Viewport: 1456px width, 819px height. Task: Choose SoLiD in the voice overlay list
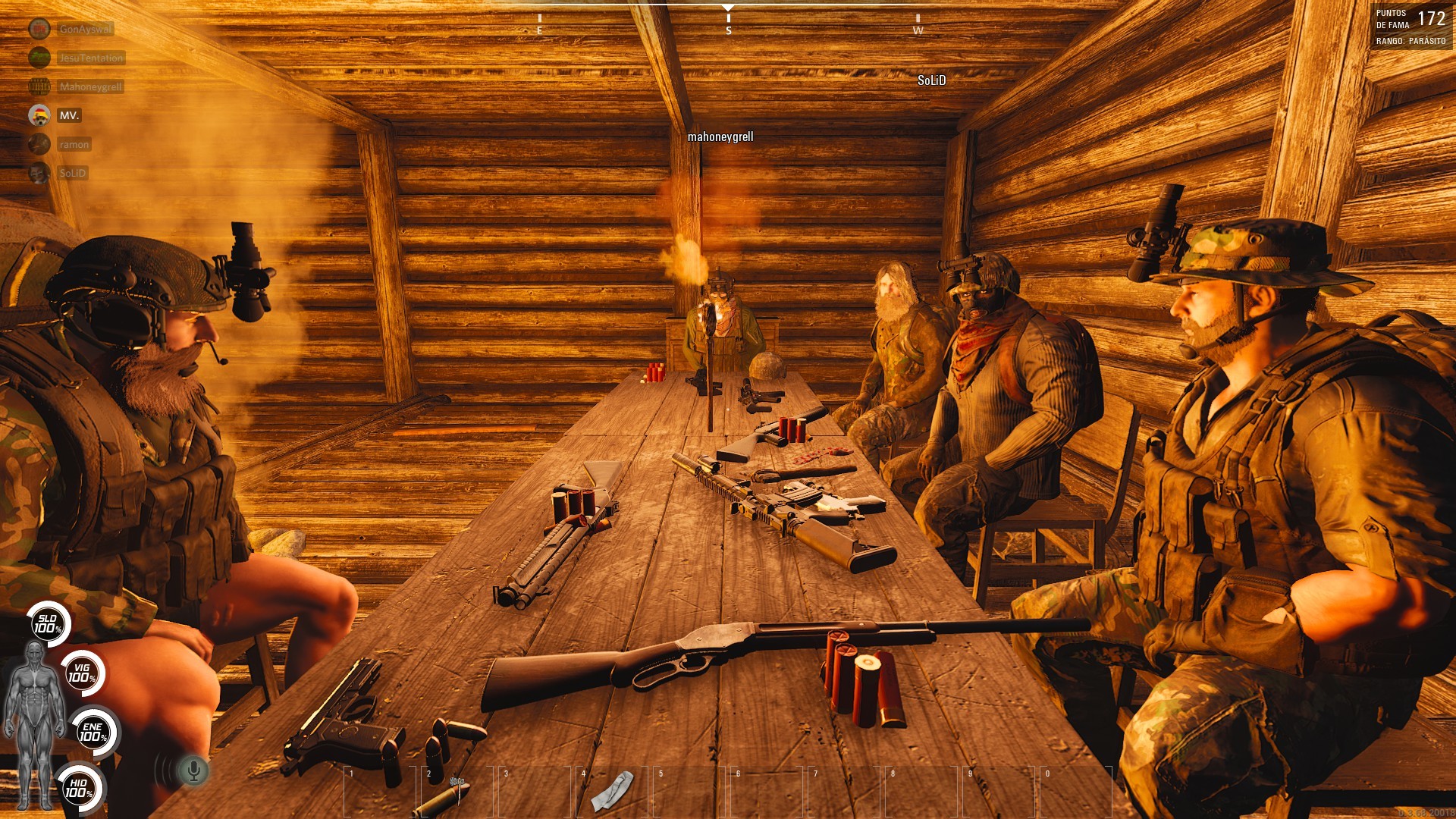73,173
